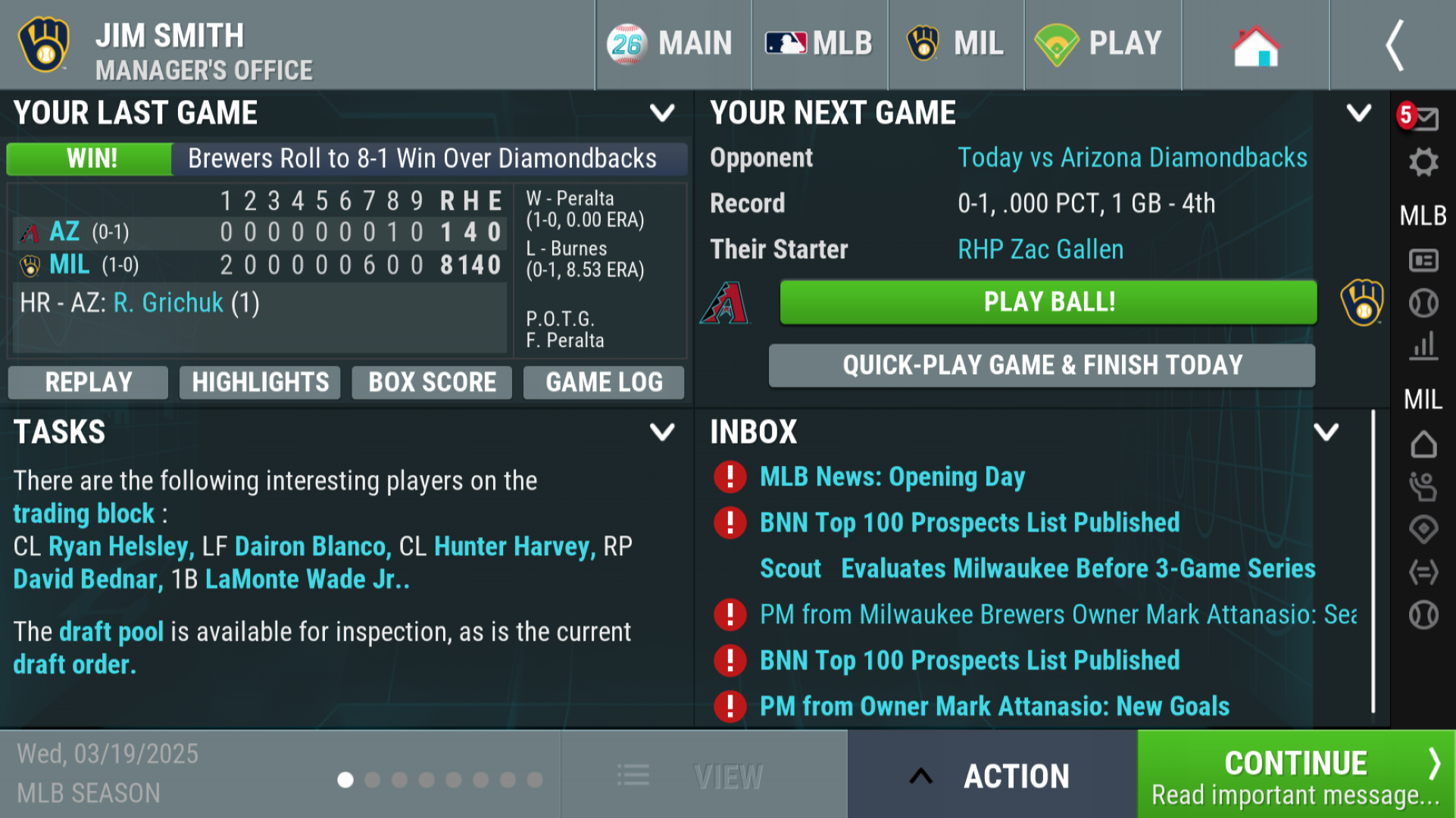The image size is (1456, 818).
Task: Open R. Grichuk's player page
Action: [x=167, y=302]
